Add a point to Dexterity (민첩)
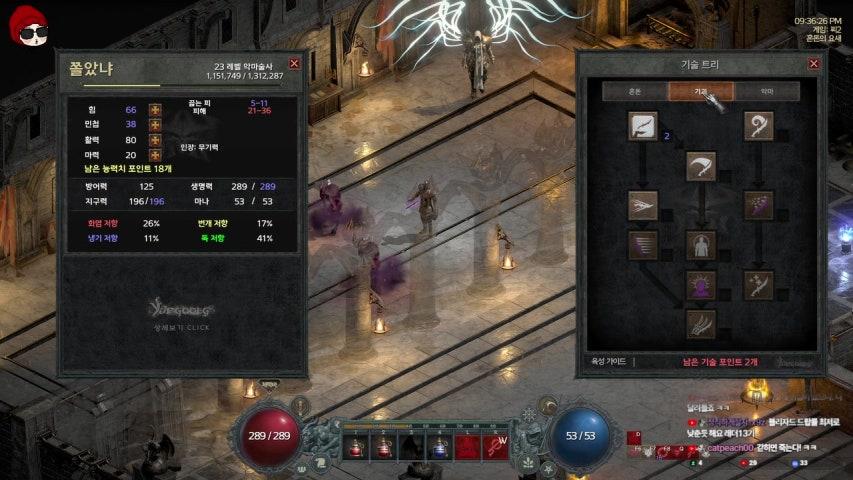 [x=155, y=124]
